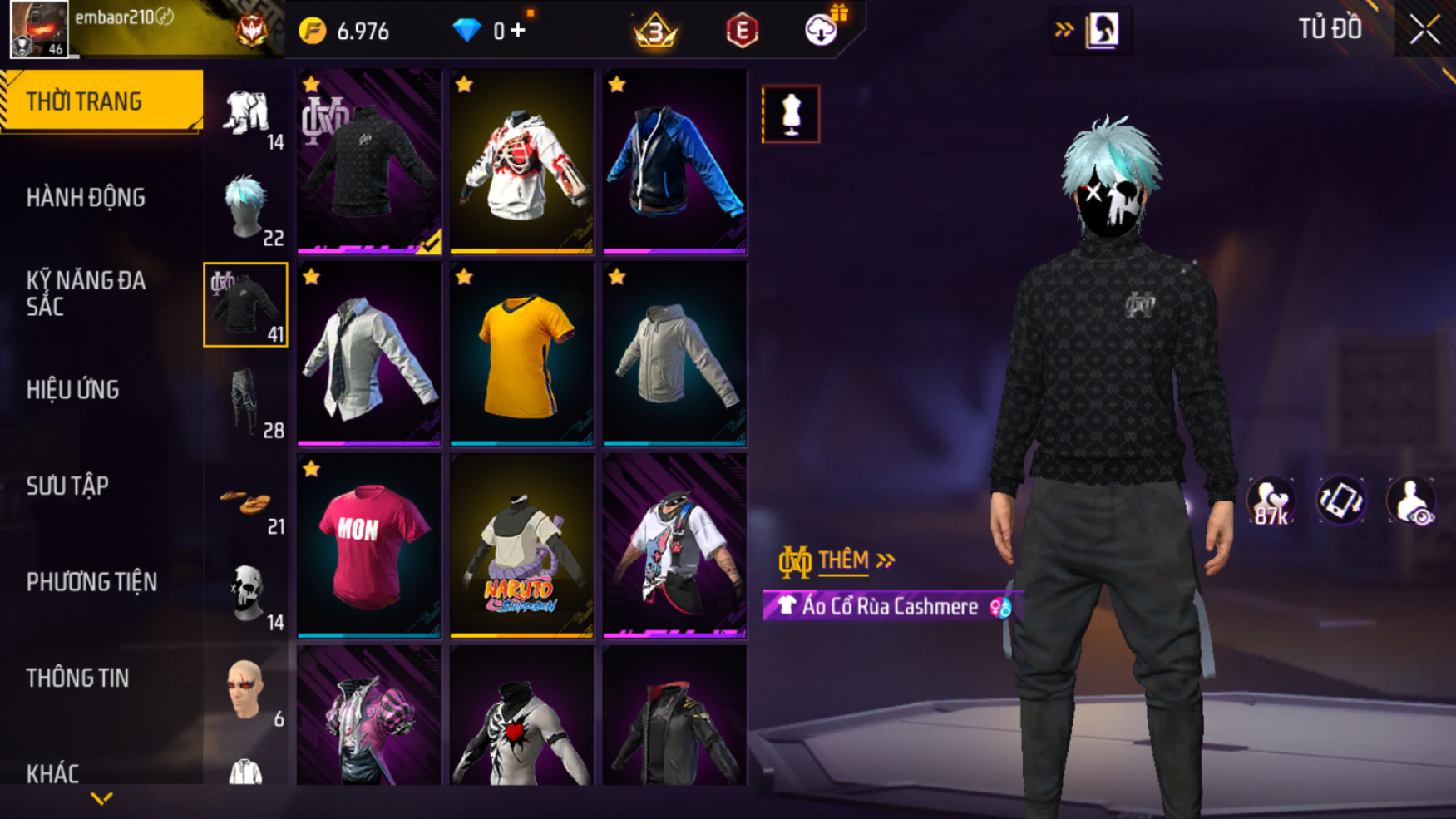The width and height of the screenshot is (1456, 819).
Task: Go to the Sưu Tập tab
Action: click(67, 486)
